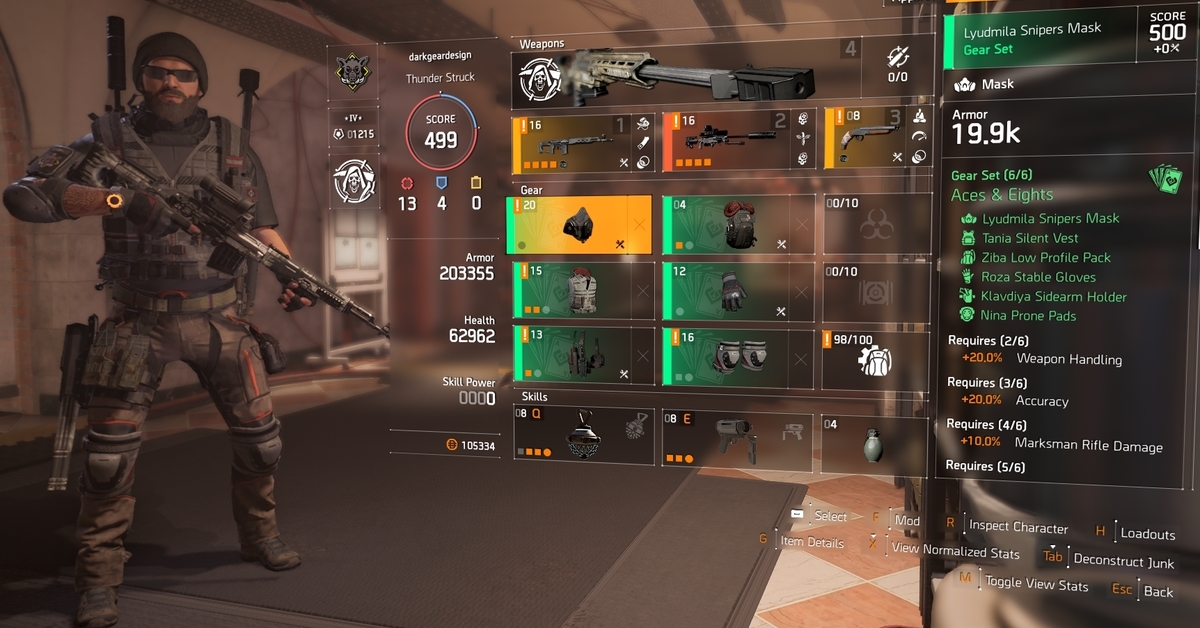
Task: Go Back from the inventory
Action: click(x=1157, y=592)
